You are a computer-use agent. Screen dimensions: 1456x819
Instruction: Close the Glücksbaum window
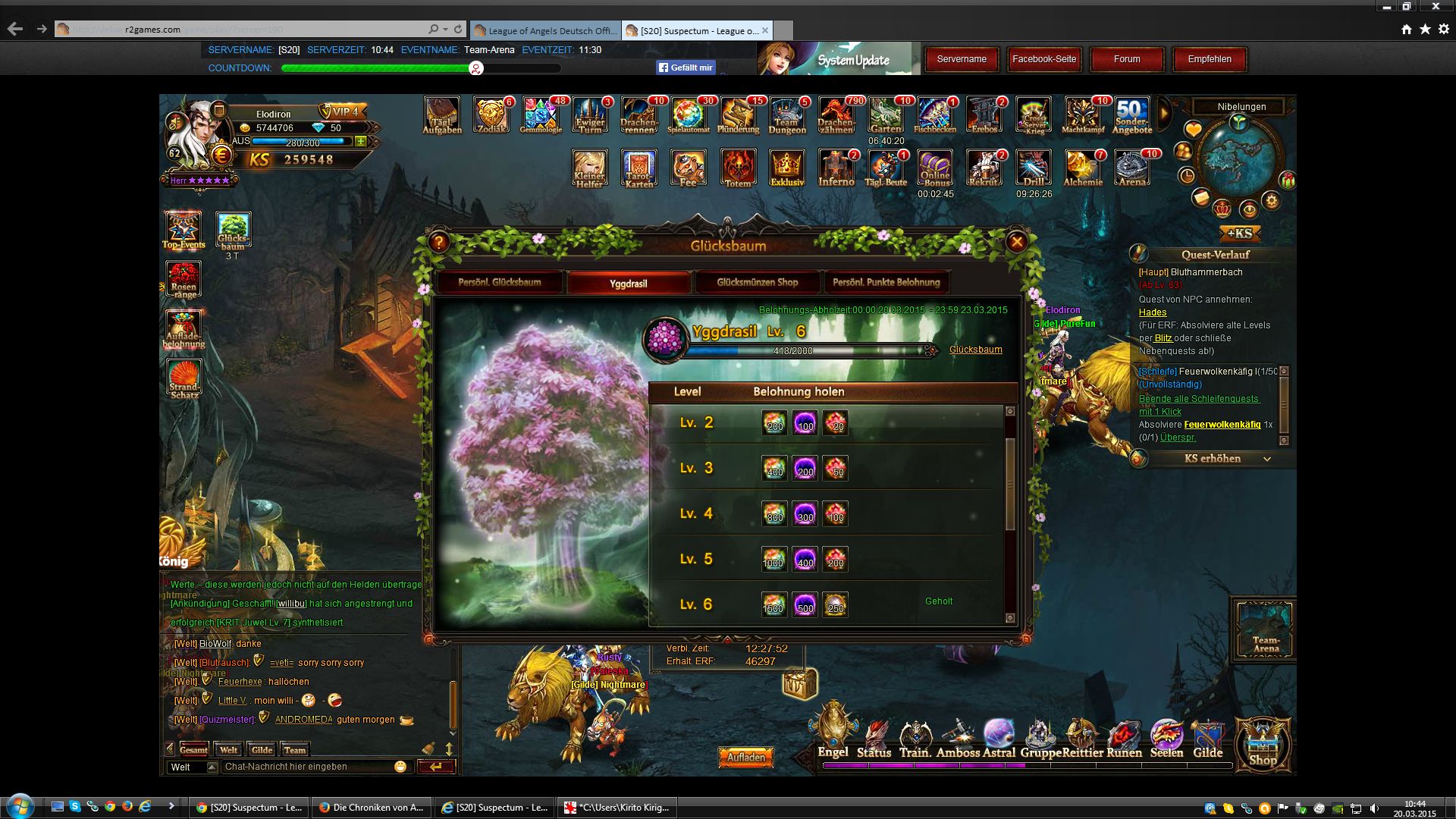pos(1016,242)
